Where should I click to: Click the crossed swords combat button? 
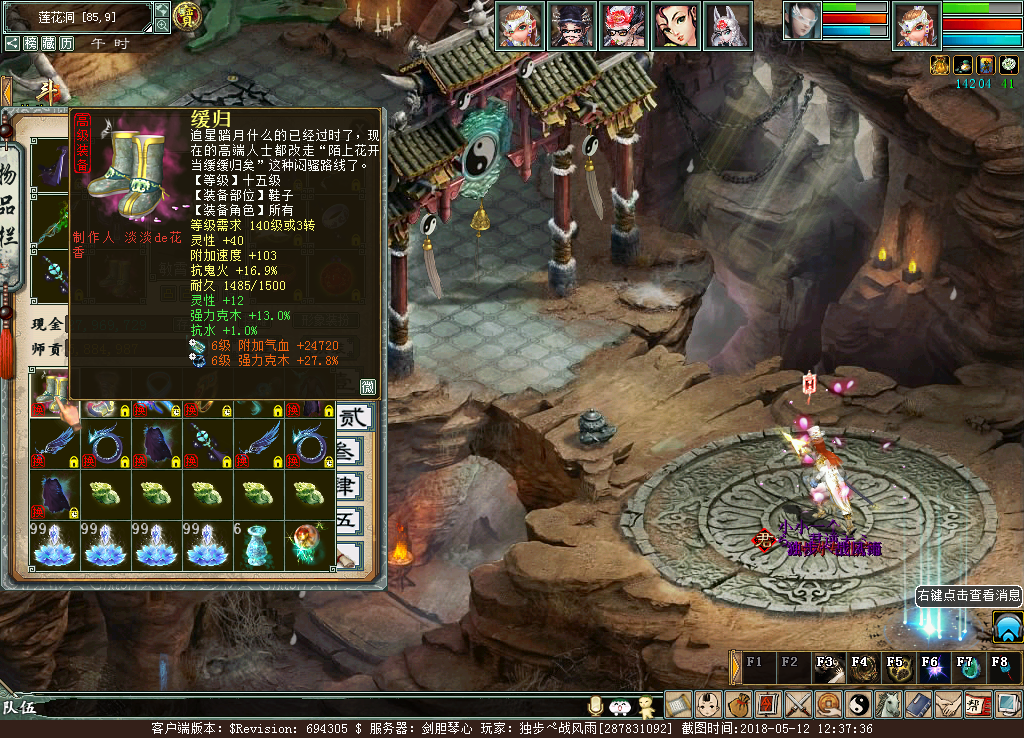click(x=799, y=704)
